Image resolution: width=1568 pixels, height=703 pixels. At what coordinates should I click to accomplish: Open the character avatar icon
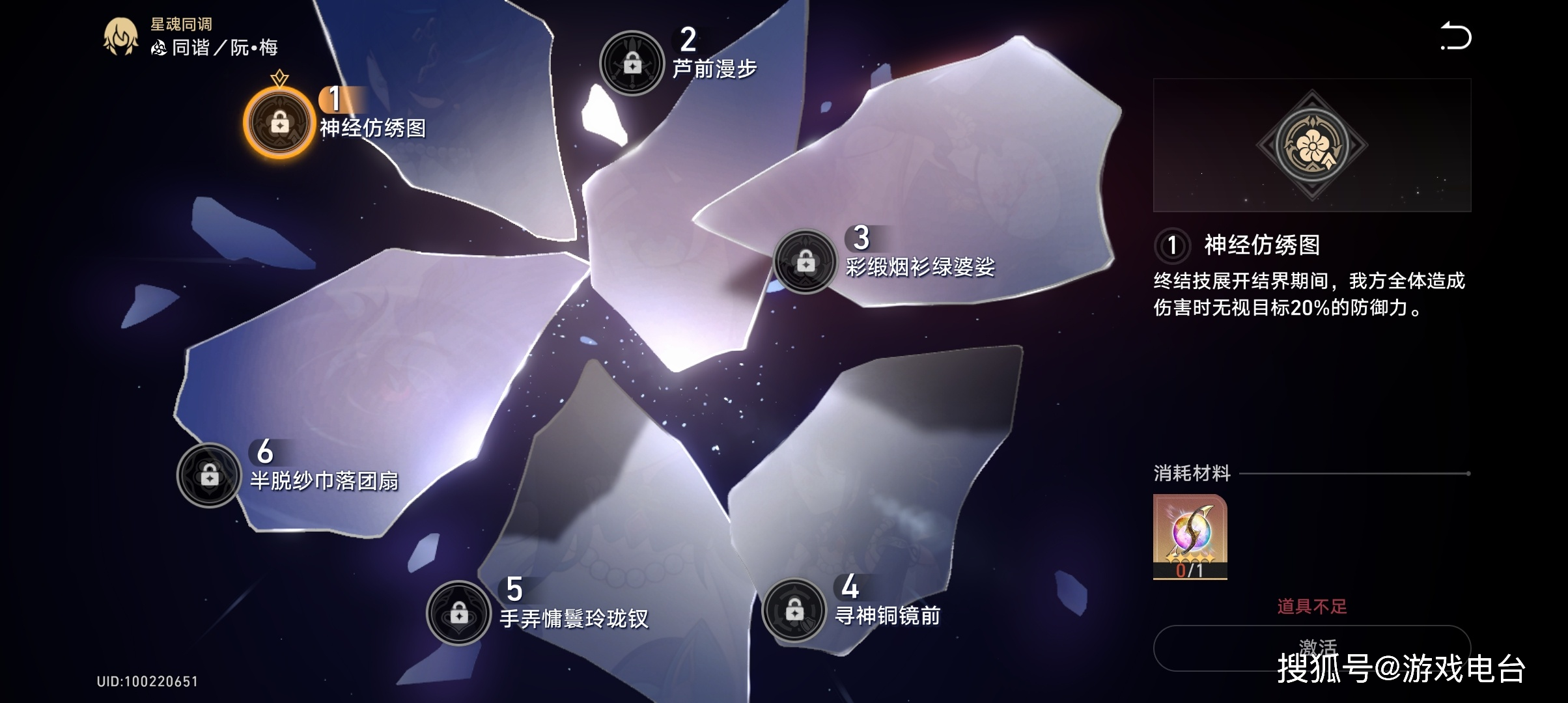coord(120,36)
